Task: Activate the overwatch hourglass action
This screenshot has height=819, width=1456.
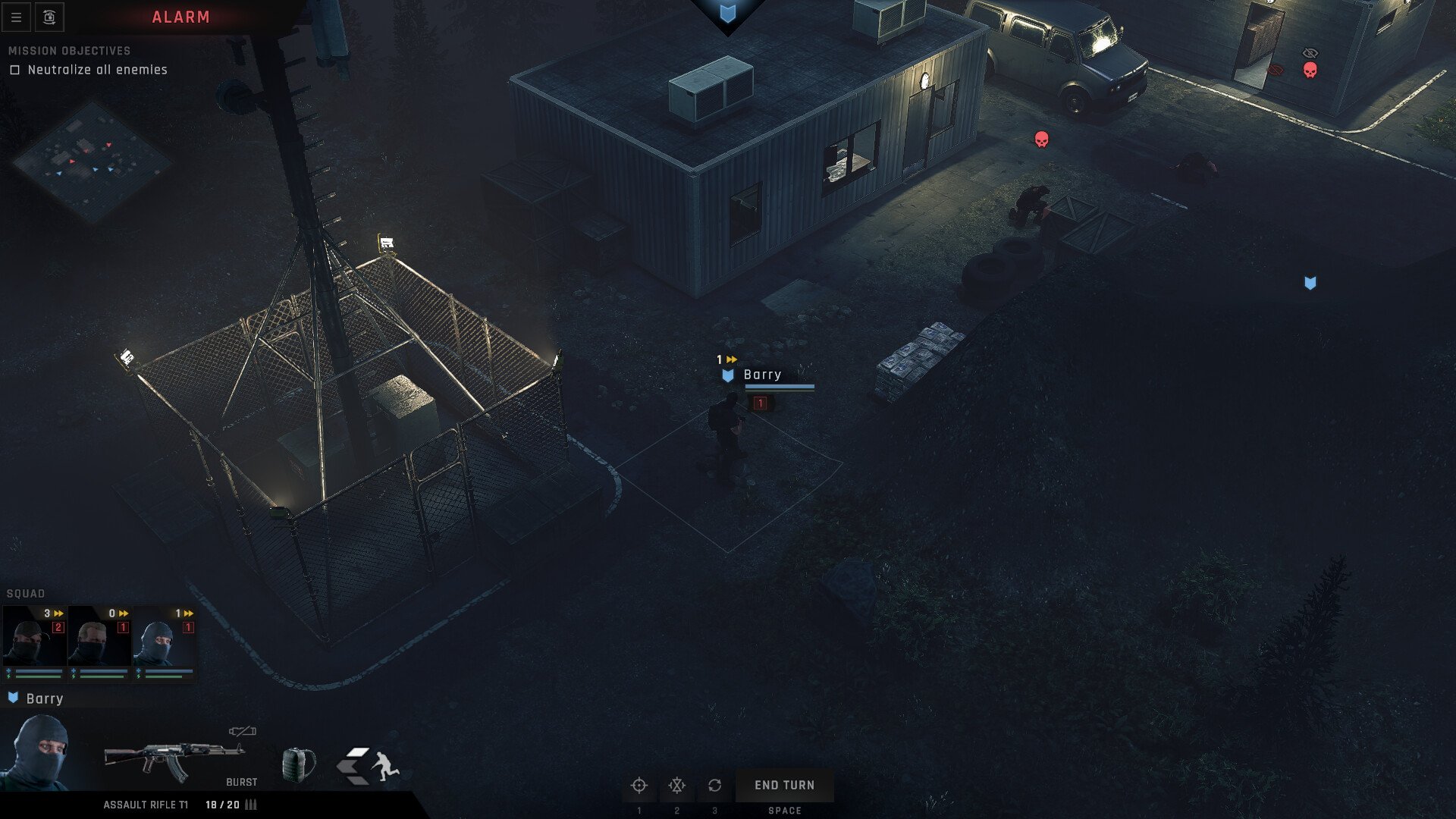Action: 676,786
